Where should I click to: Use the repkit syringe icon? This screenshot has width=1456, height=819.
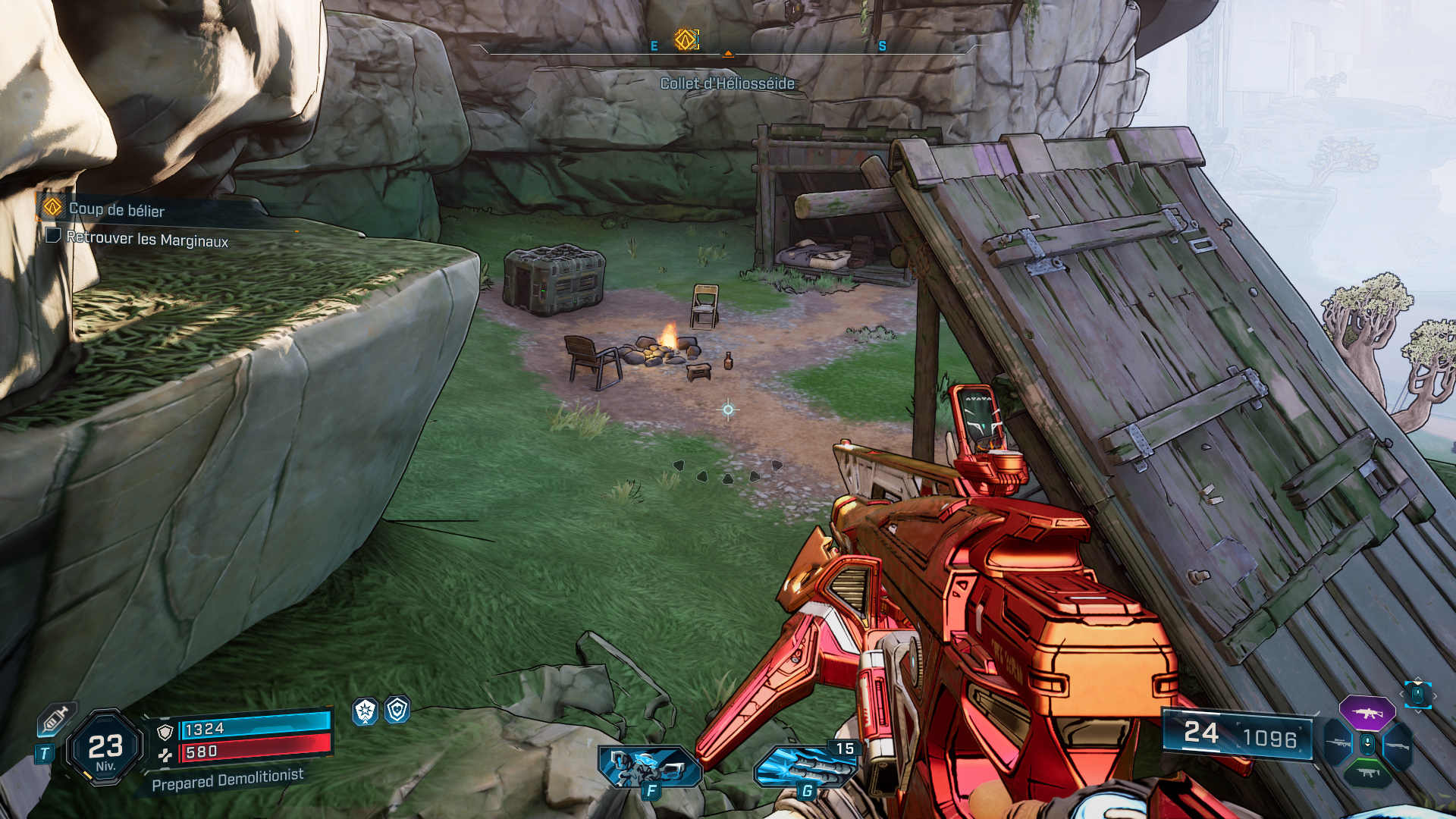coord(56,719)
